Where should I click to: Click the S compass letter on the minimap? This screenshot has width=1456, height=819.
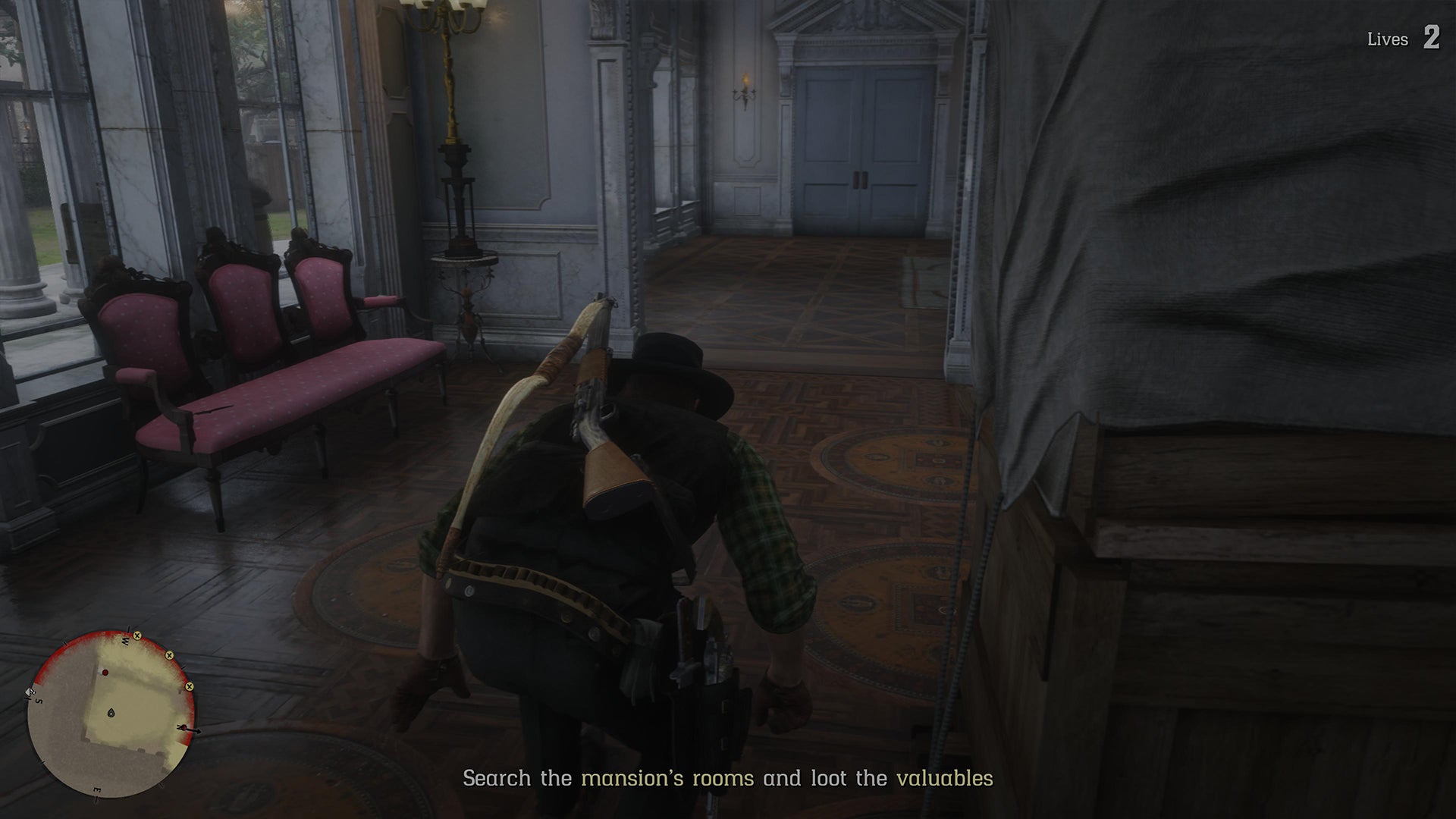pos(38,701)
